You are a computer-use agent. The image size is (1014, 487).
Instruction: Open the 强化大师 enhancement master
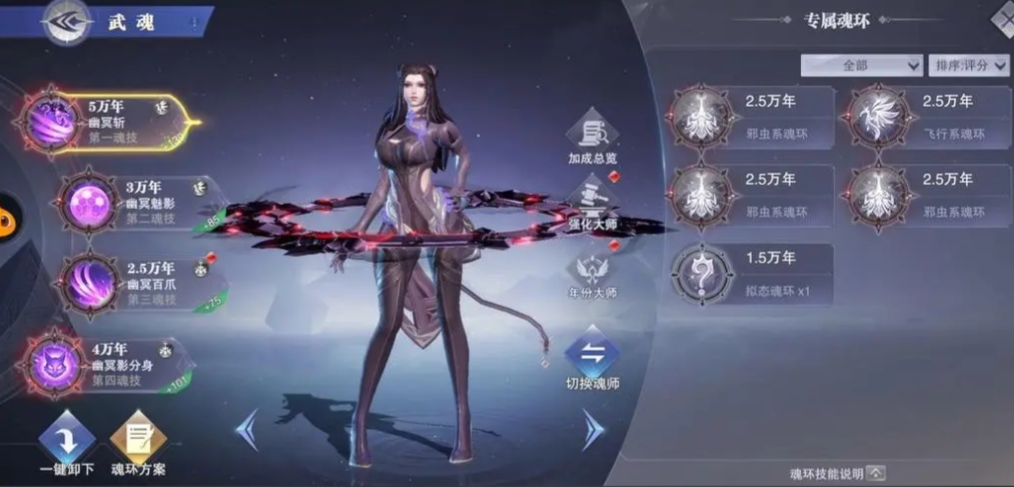[592, 203]
